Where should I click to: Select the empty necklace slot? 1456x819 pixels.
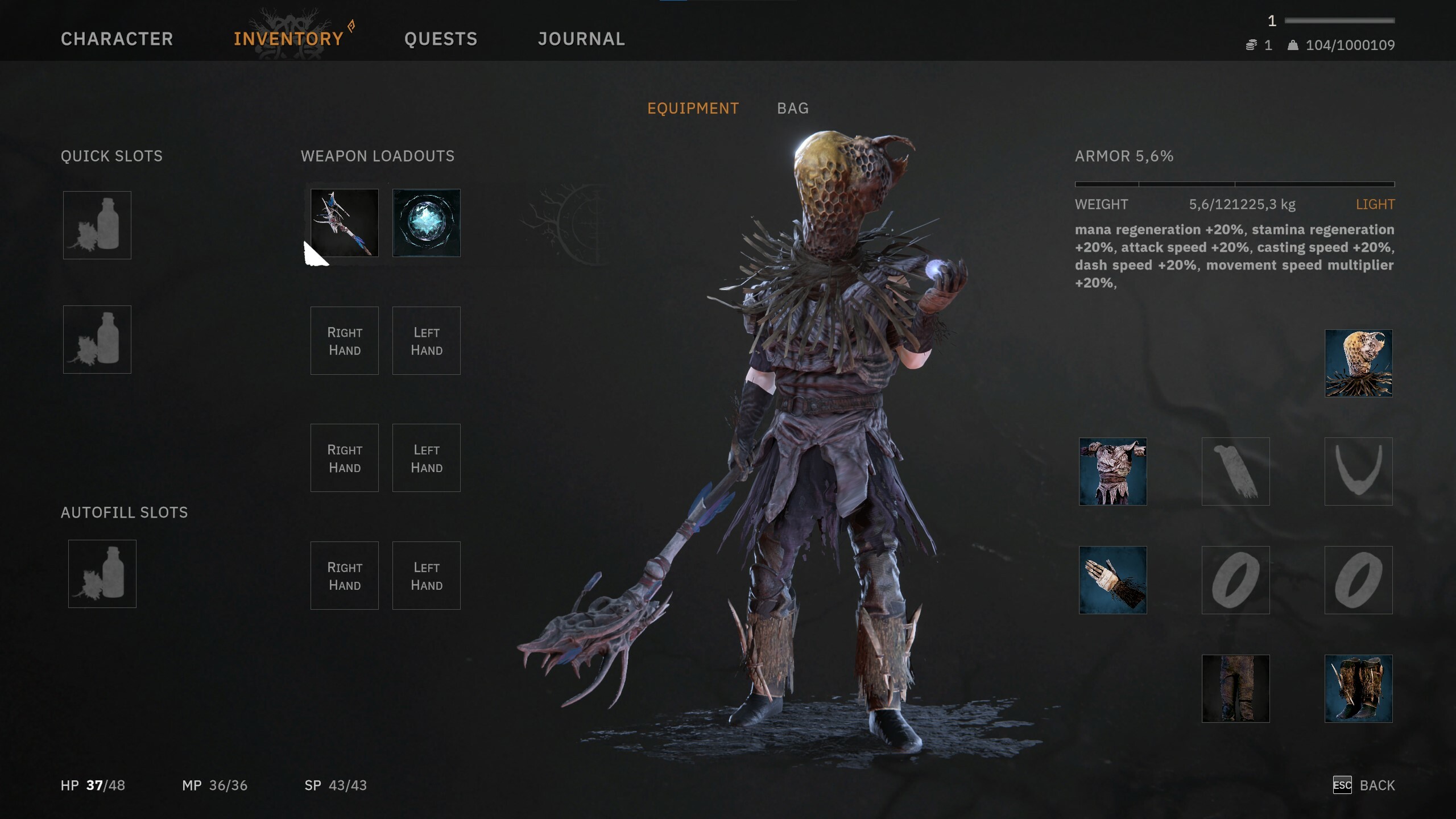coord(1358,471)
